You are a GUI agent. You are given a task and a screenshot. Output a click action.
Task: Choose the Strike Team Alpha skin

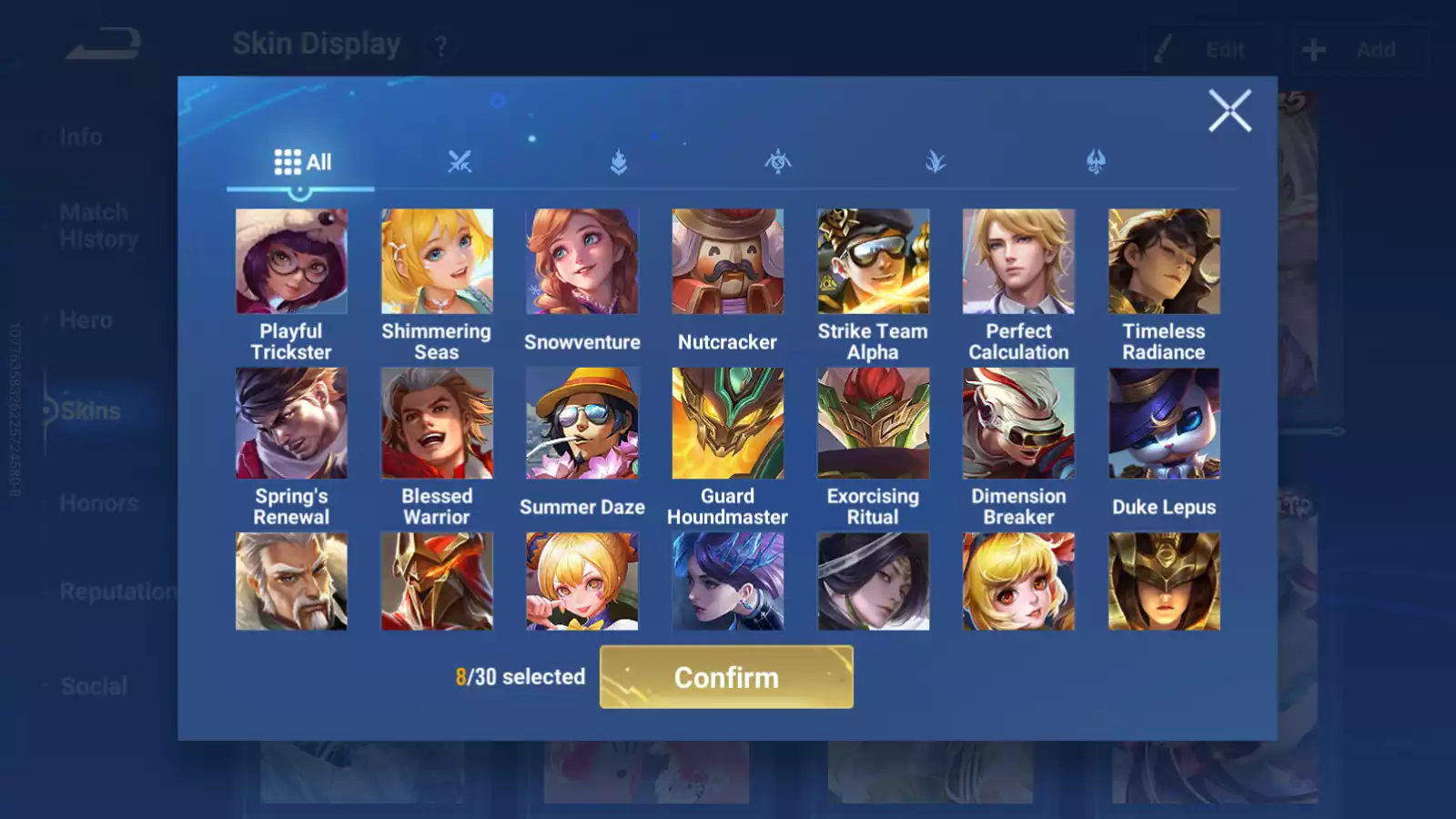874,262
